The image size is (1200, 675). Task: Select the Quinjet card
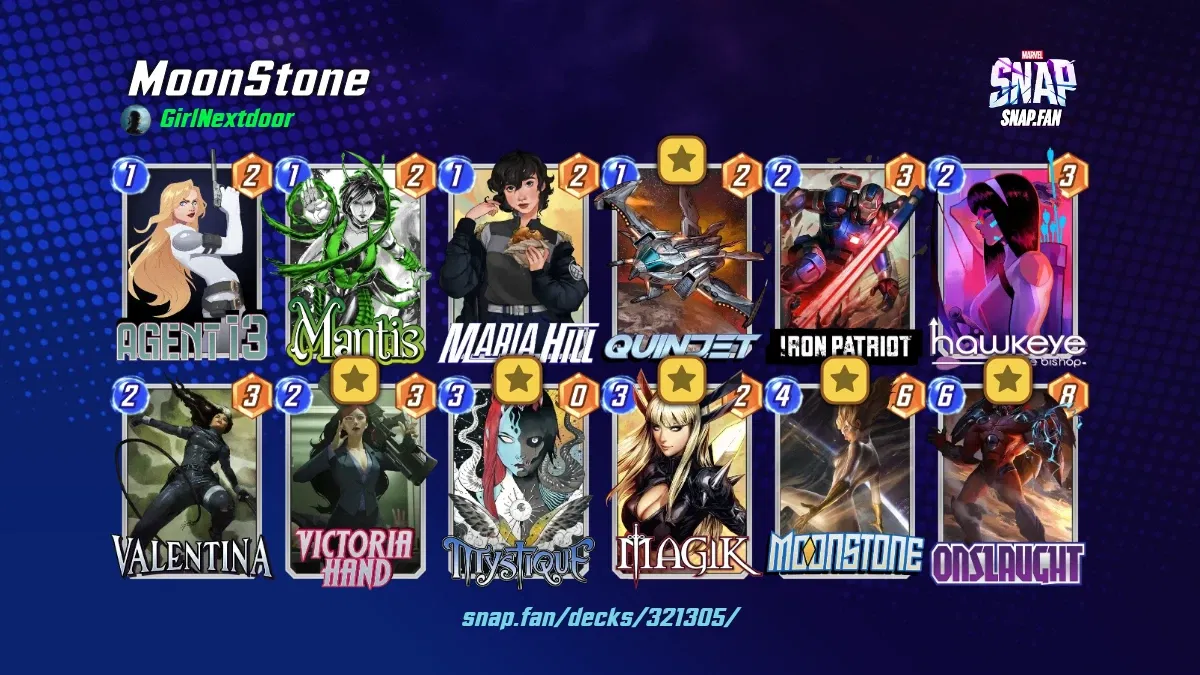pos(682,262)
